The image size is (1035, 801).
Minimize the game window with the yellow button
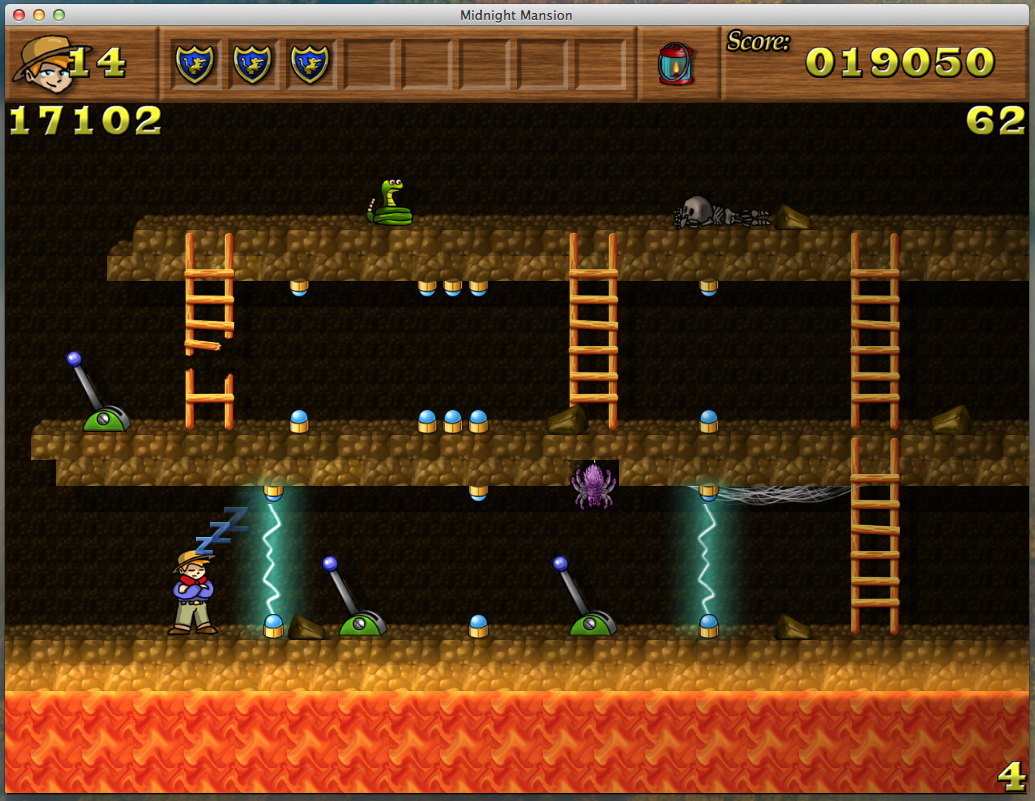[39, 15]
